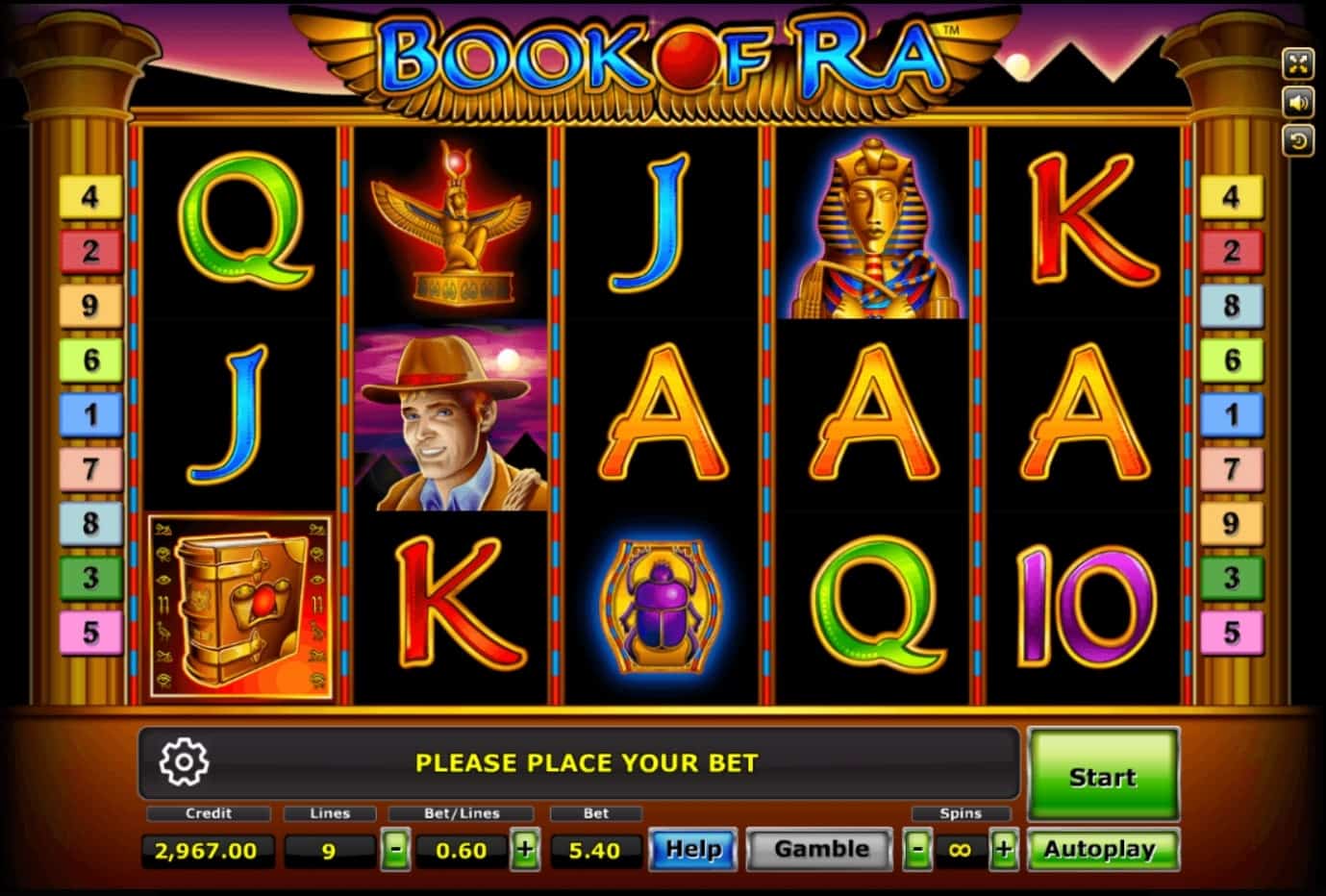This screenshot has width=1326, height=896.
Task: Toggle the sound speaker icon
Action: point(1298,103)
